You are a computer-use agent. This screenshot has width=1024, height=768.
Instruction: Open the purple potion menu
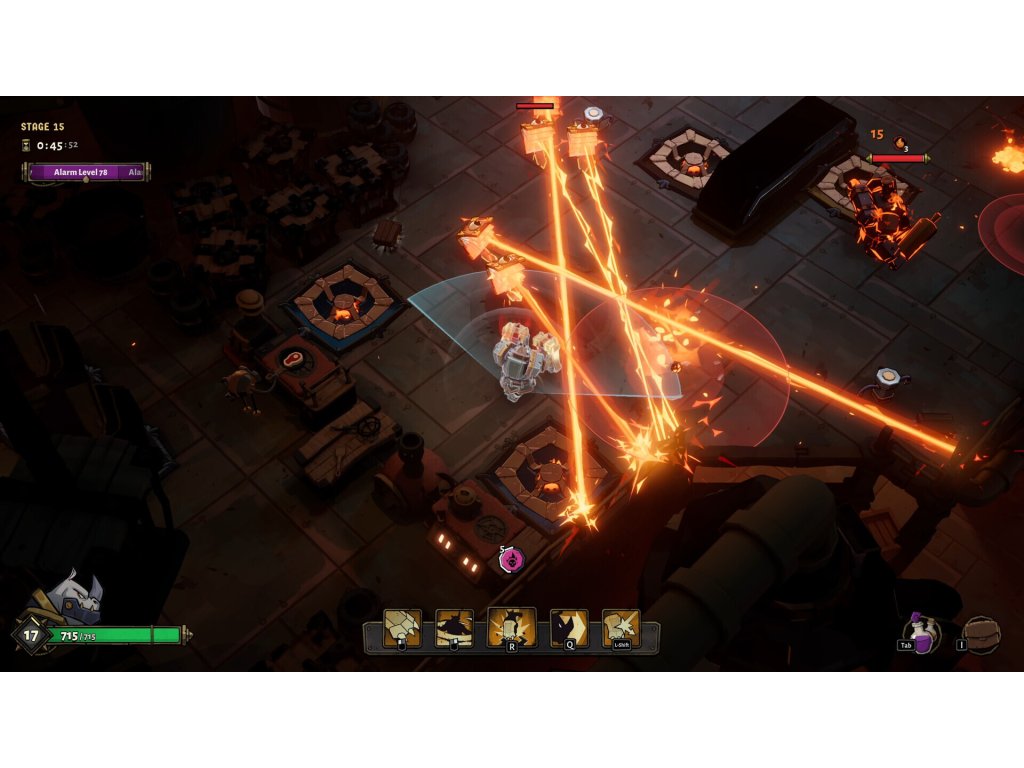pyautogui.click(x=921, y=634)
